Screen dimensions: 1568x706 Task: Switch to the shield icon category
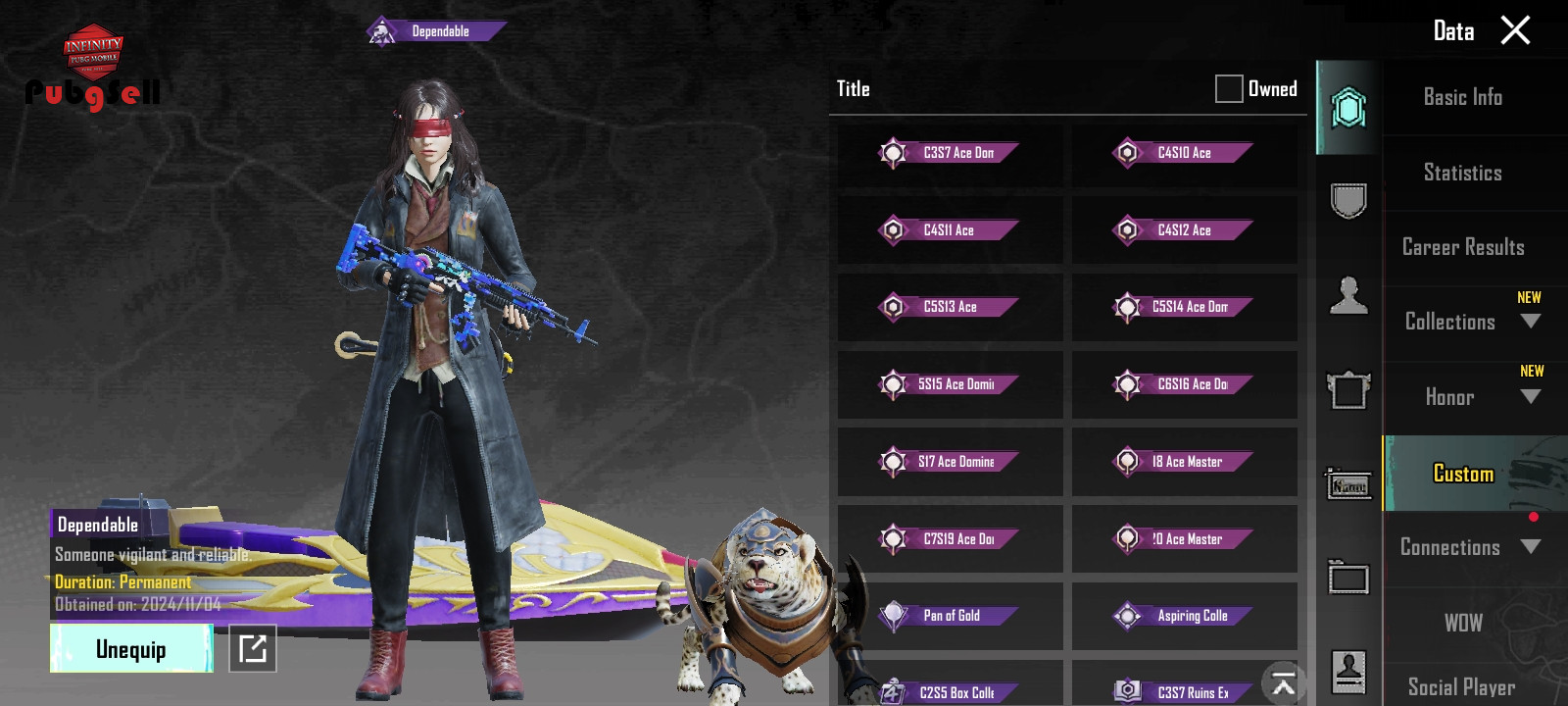(x=1348, y=201)
